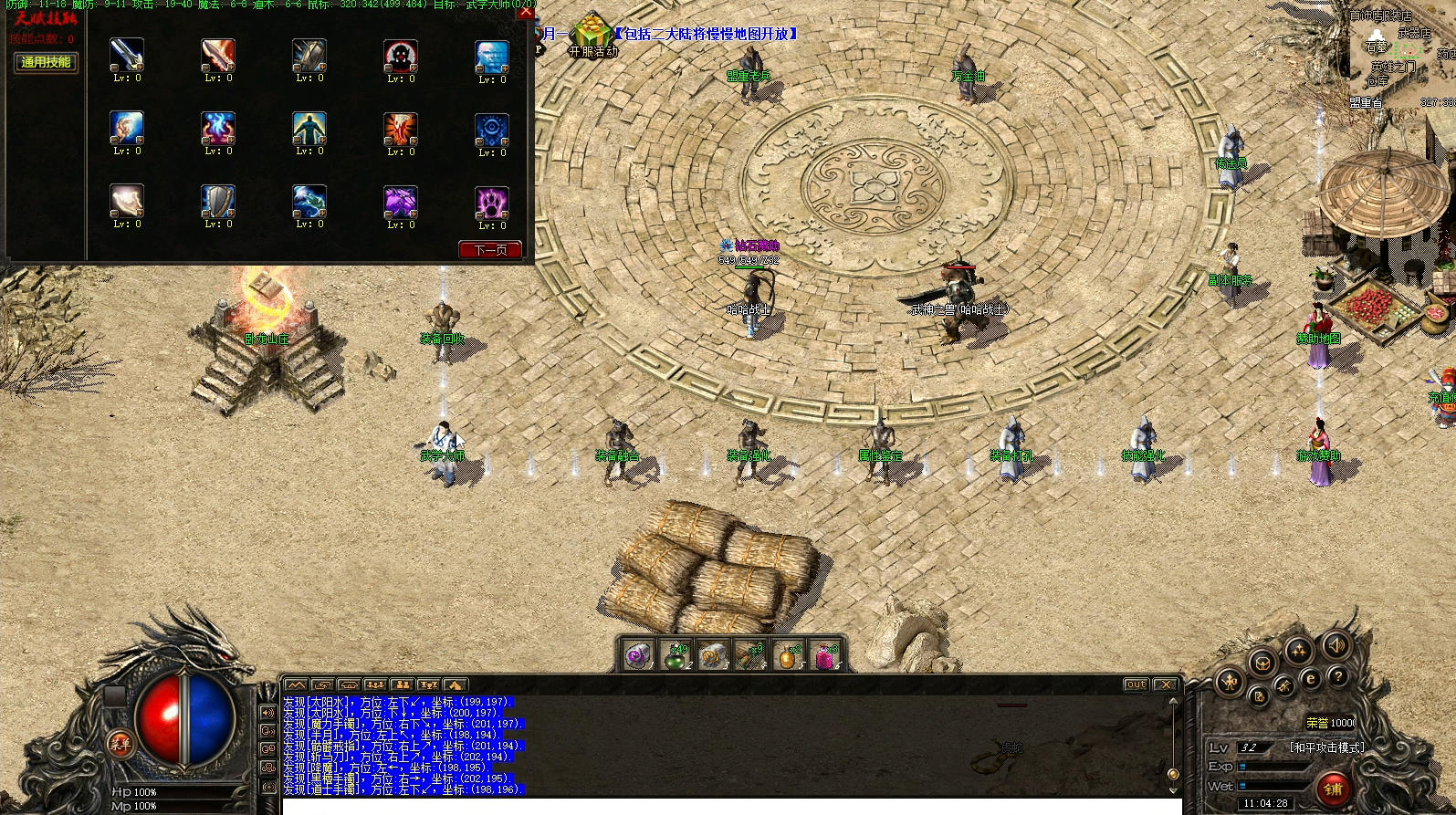1456x815 pixels.
Task: Use the pink potion in hotbar
Action: pyautogui.click(x=824, y=655)
